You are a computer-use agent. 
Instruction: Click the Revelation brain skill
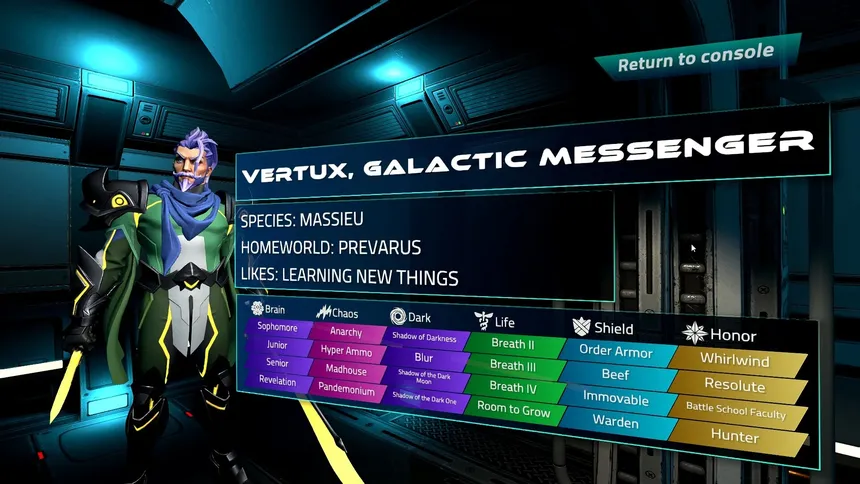tap(277, 381)
